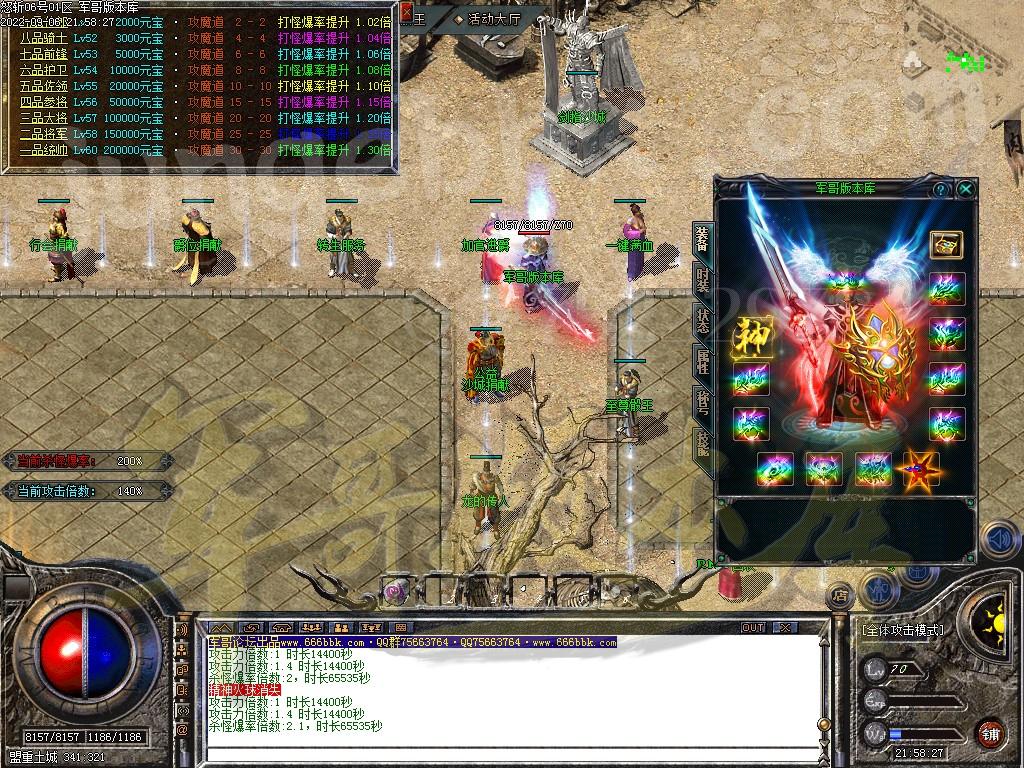Screen dimensions: 1024x768
Task: Change the 全体攻击模式 attack mode
Action: (x=903, y=631)
